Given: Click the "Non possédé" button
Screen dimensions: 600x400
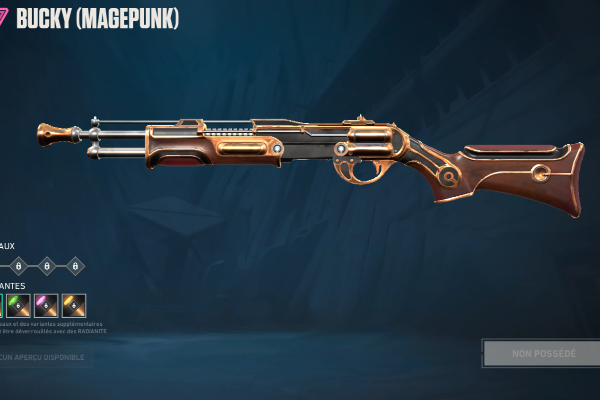Looking at the screenshot, I should [540, 353].
